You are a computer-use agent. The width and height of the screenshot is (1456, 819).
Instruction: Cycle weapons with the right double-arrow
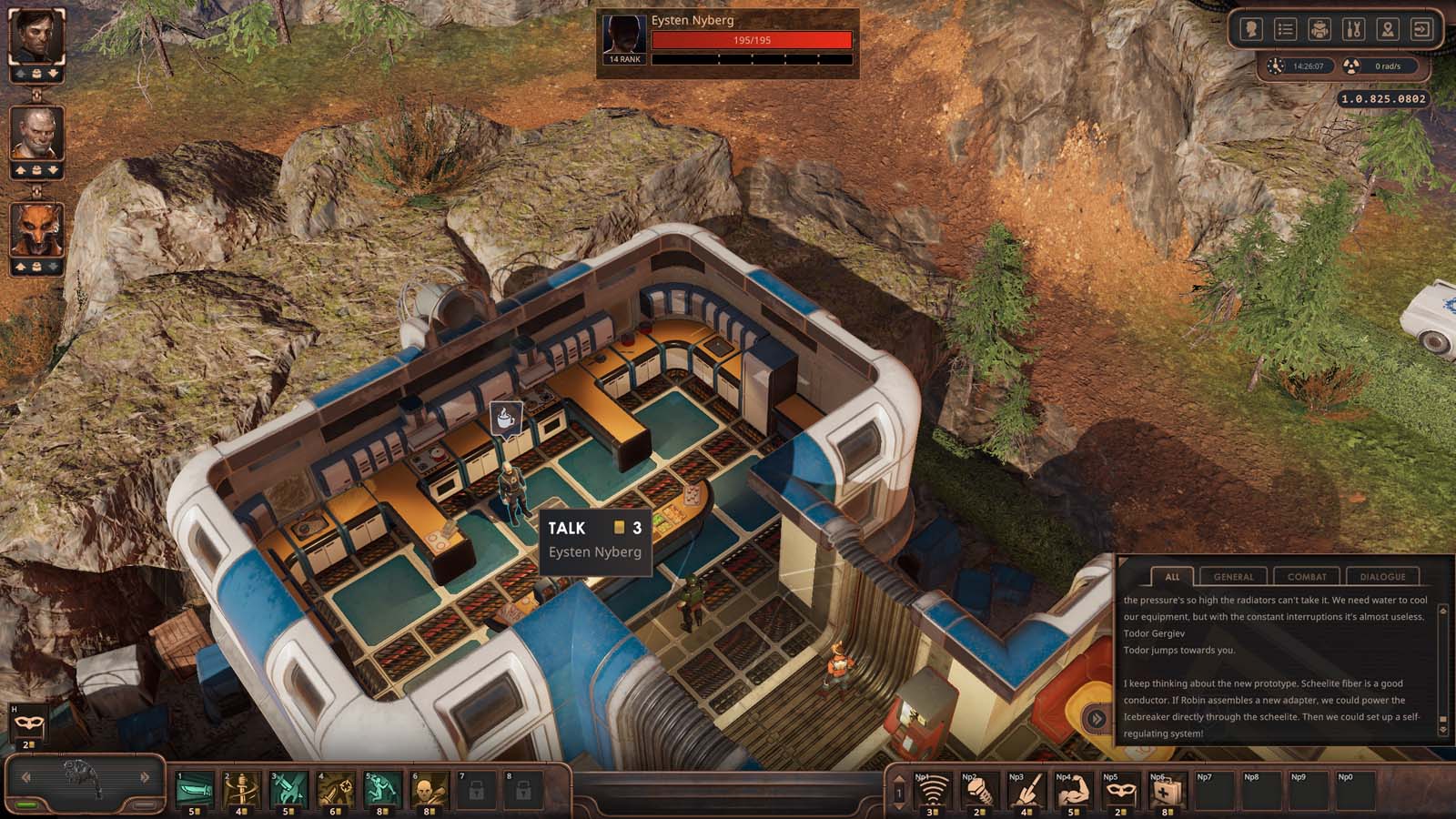click(x=144, y=775)
